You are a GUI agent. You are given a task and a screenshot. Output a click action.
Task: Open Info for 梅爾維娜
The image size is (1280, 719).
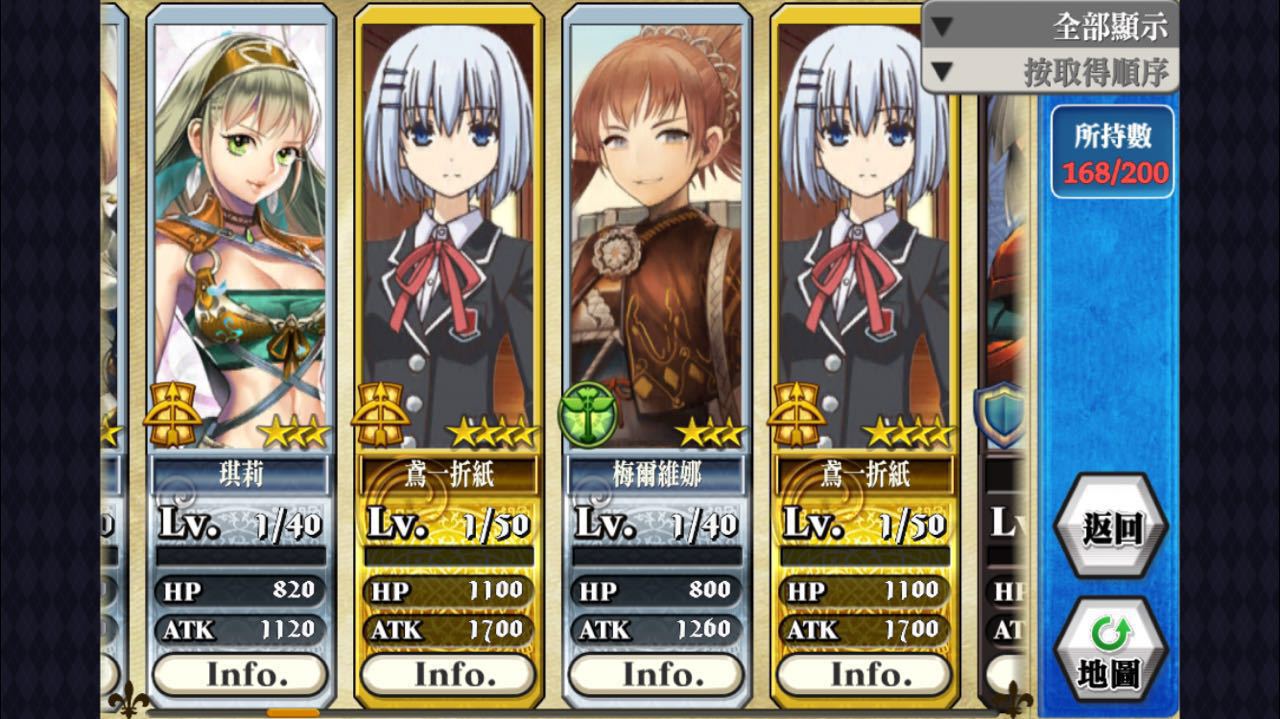tap(656, 675)
